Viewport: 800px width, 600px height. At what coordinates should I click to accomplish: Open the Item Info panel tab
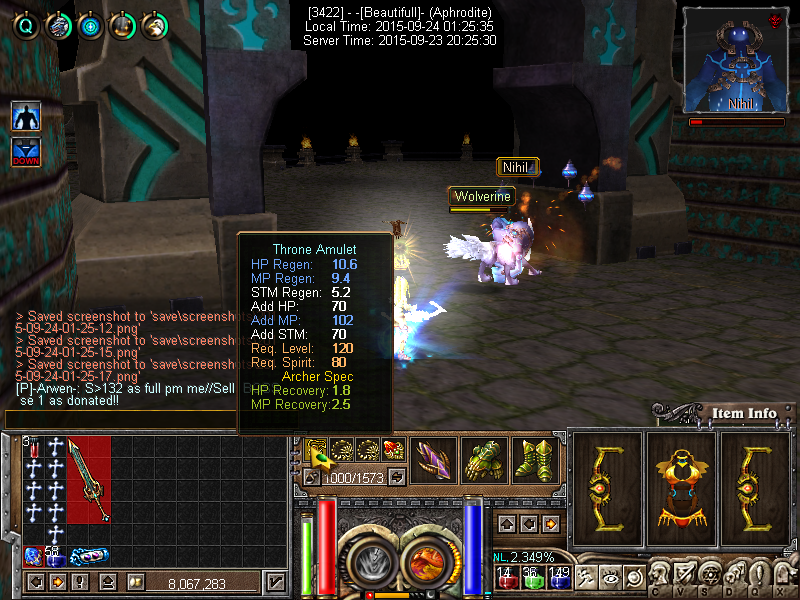click(x=744, y=413)
